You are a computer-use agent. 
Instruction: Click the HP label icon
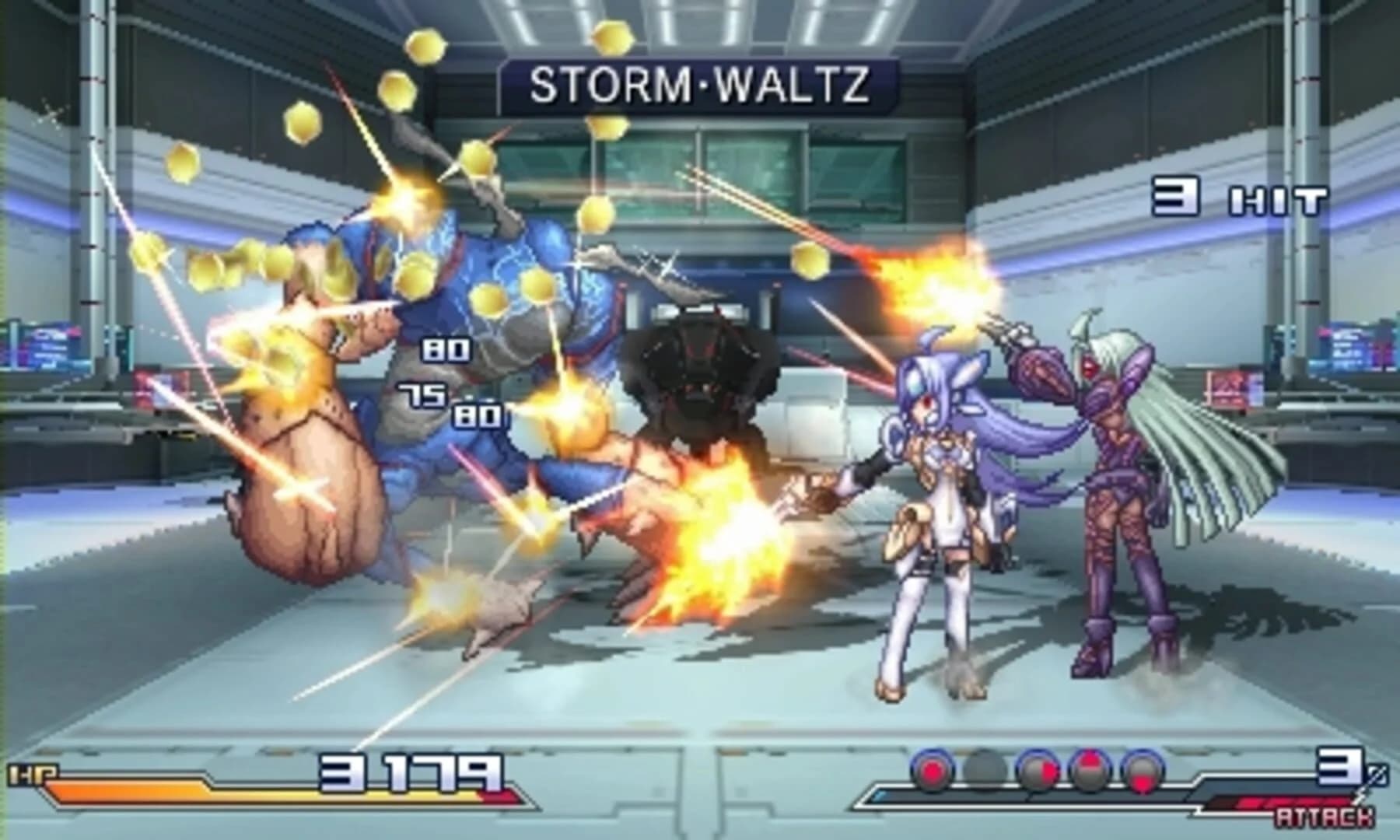tap(33, 772)
